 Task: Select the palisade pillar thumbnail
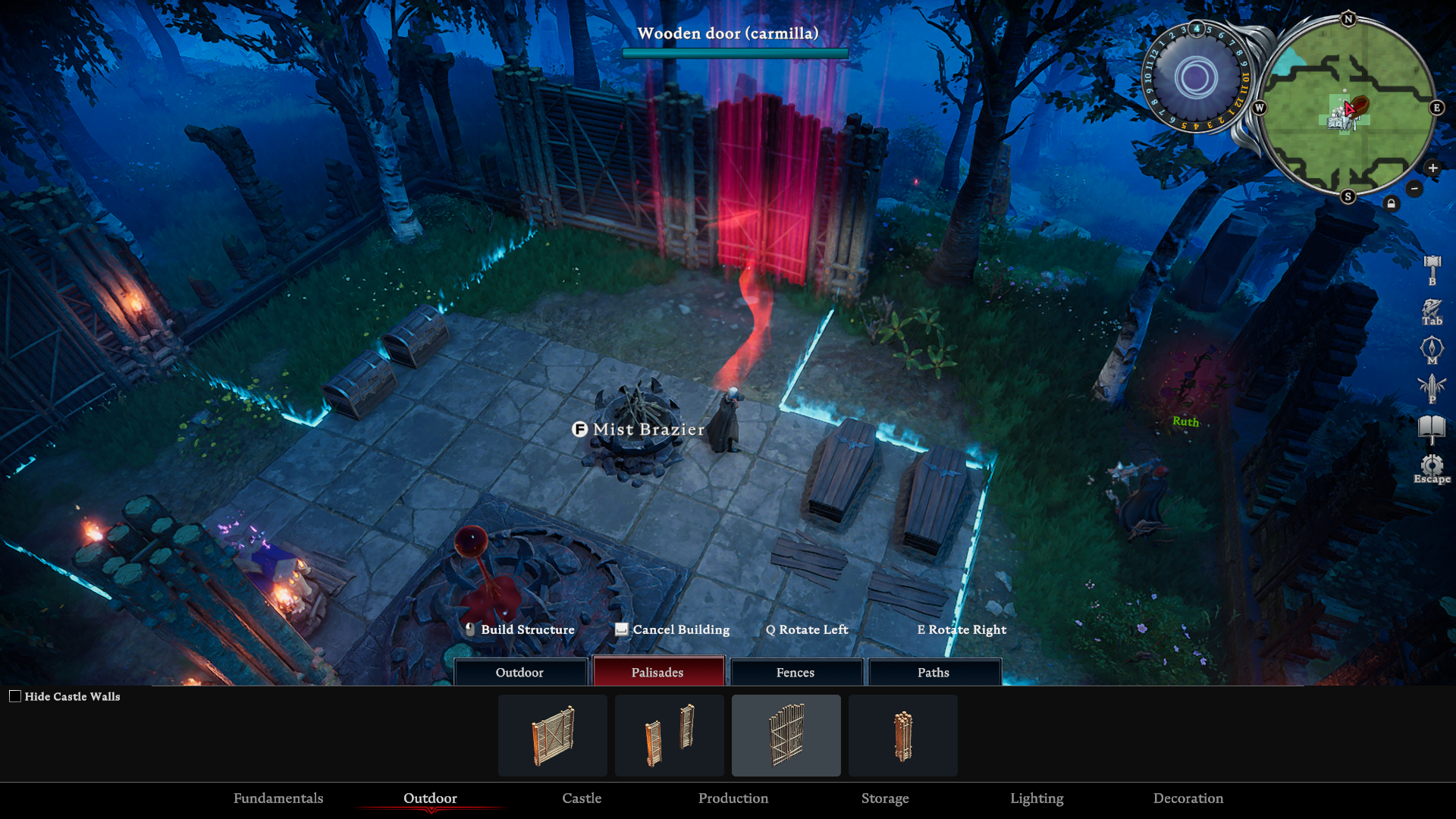[x=902, y=735]
